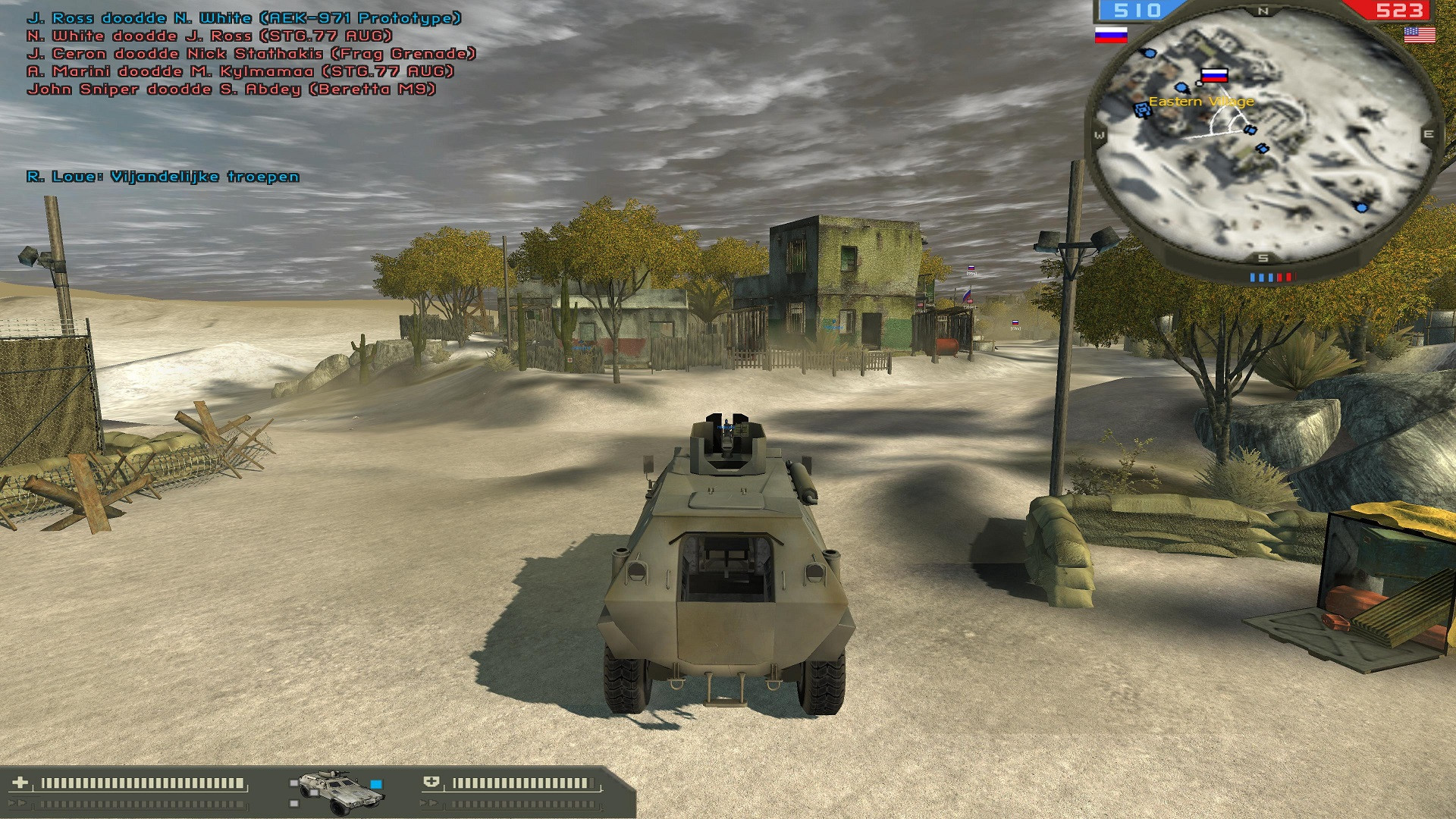
Task: Click the American flag icon beside red tickets
Action: (1419, 35)
